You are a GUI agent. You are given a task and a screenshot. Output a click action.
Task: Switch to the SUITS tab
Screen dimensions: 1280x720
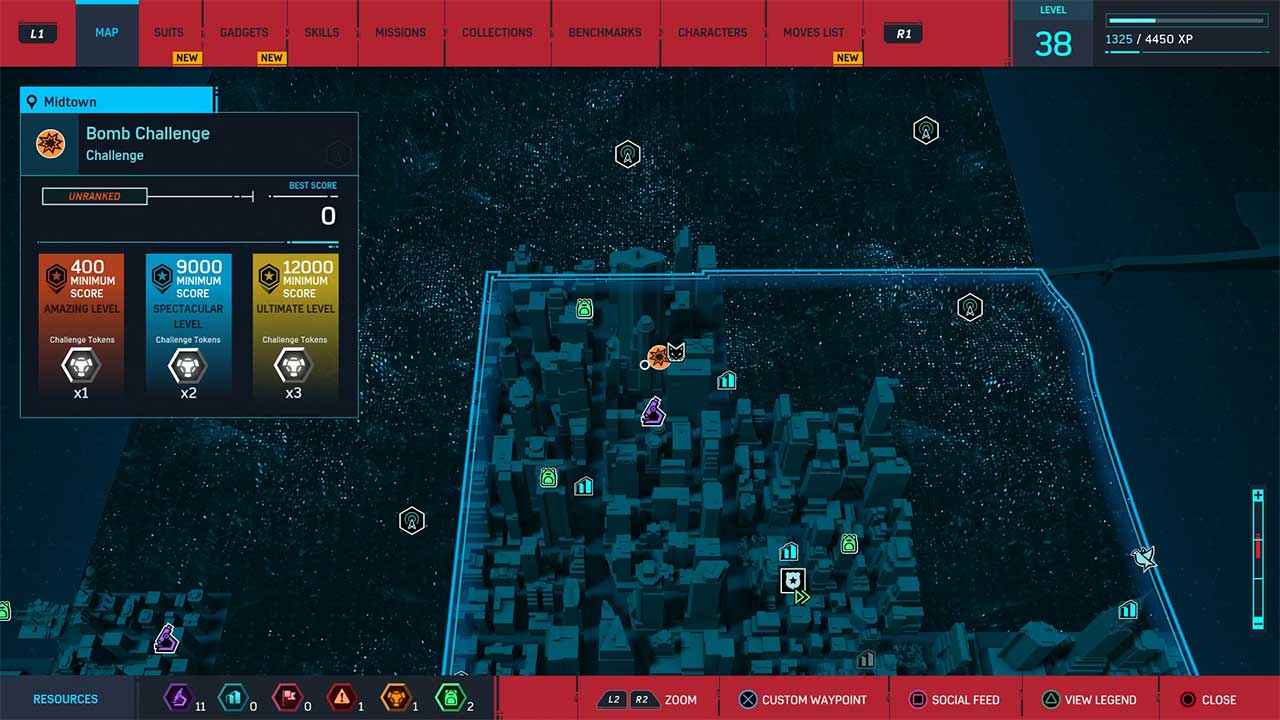pyautogui.click(x=168, y=32)
